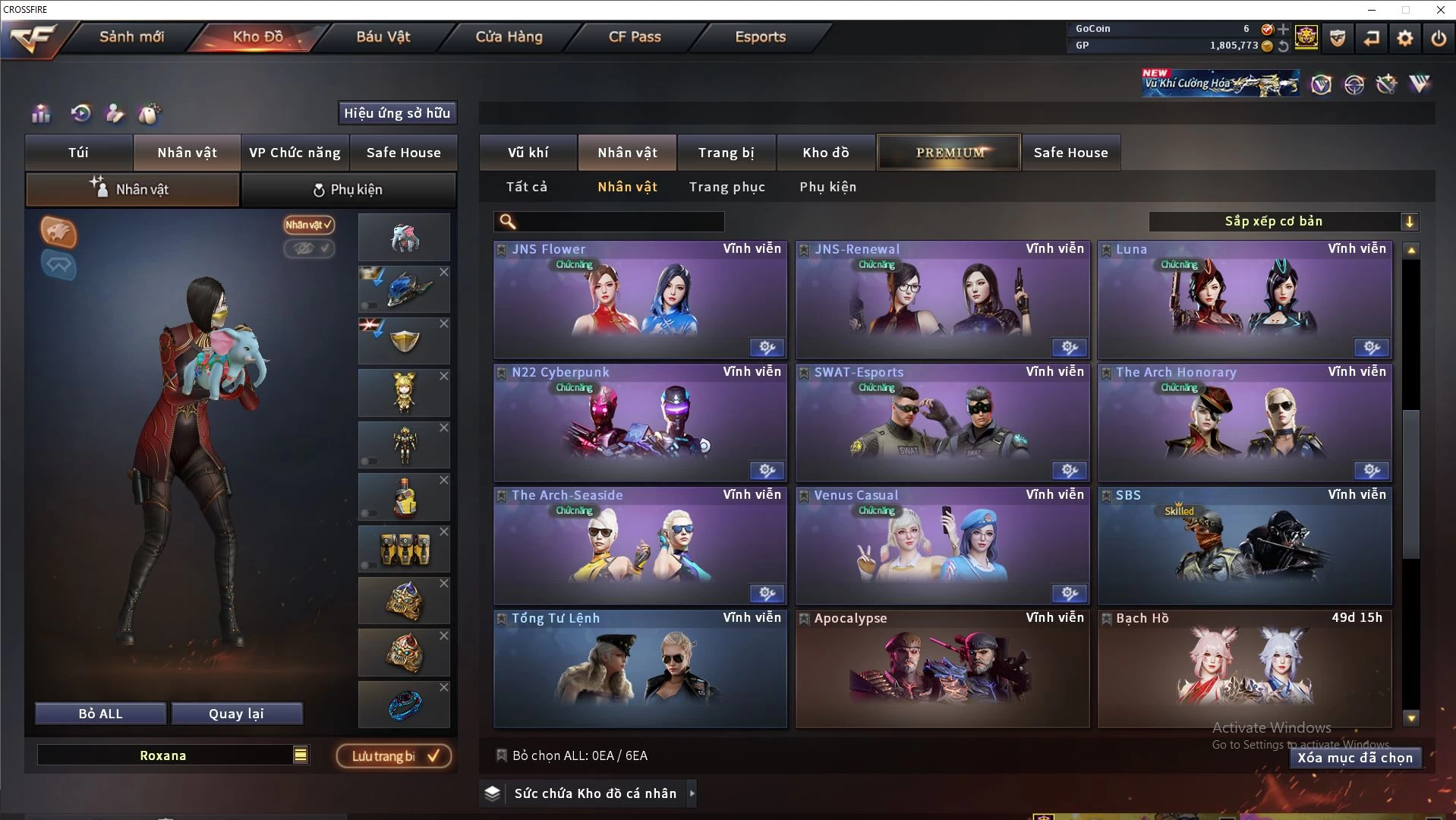Open the PREMIUM inventory tab

click(x=949, y=153)
